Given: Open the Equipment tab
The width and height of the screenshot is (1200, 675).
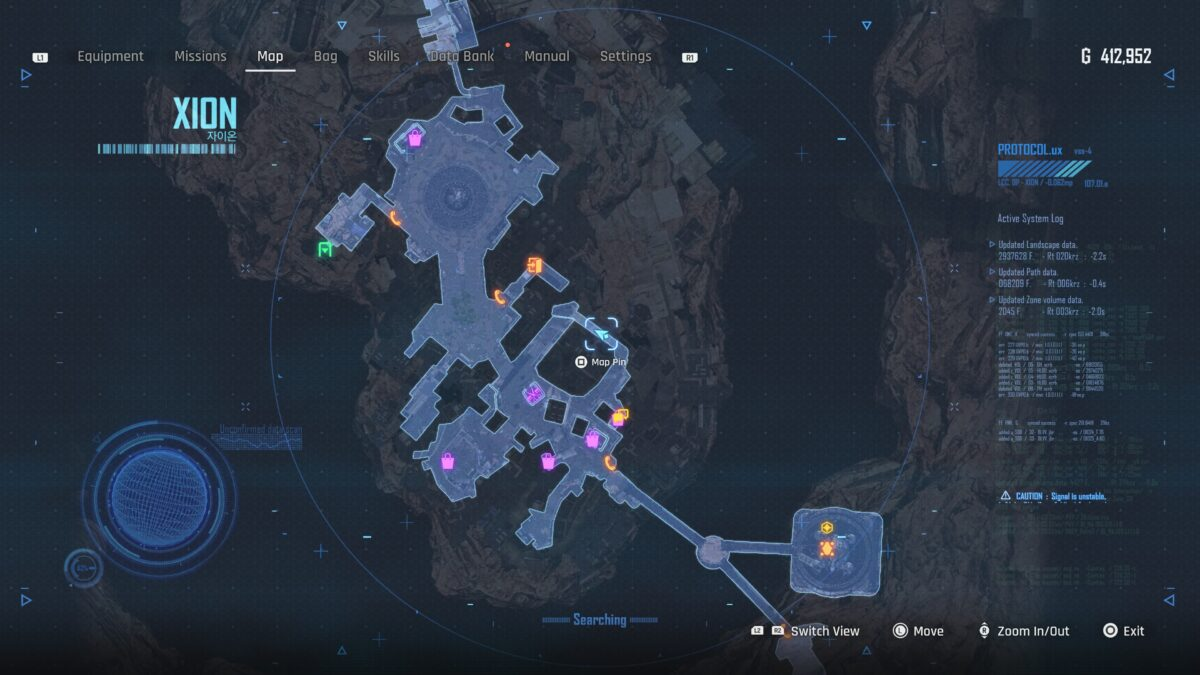Looking at the screenshot, I should (x=111, y=57).
